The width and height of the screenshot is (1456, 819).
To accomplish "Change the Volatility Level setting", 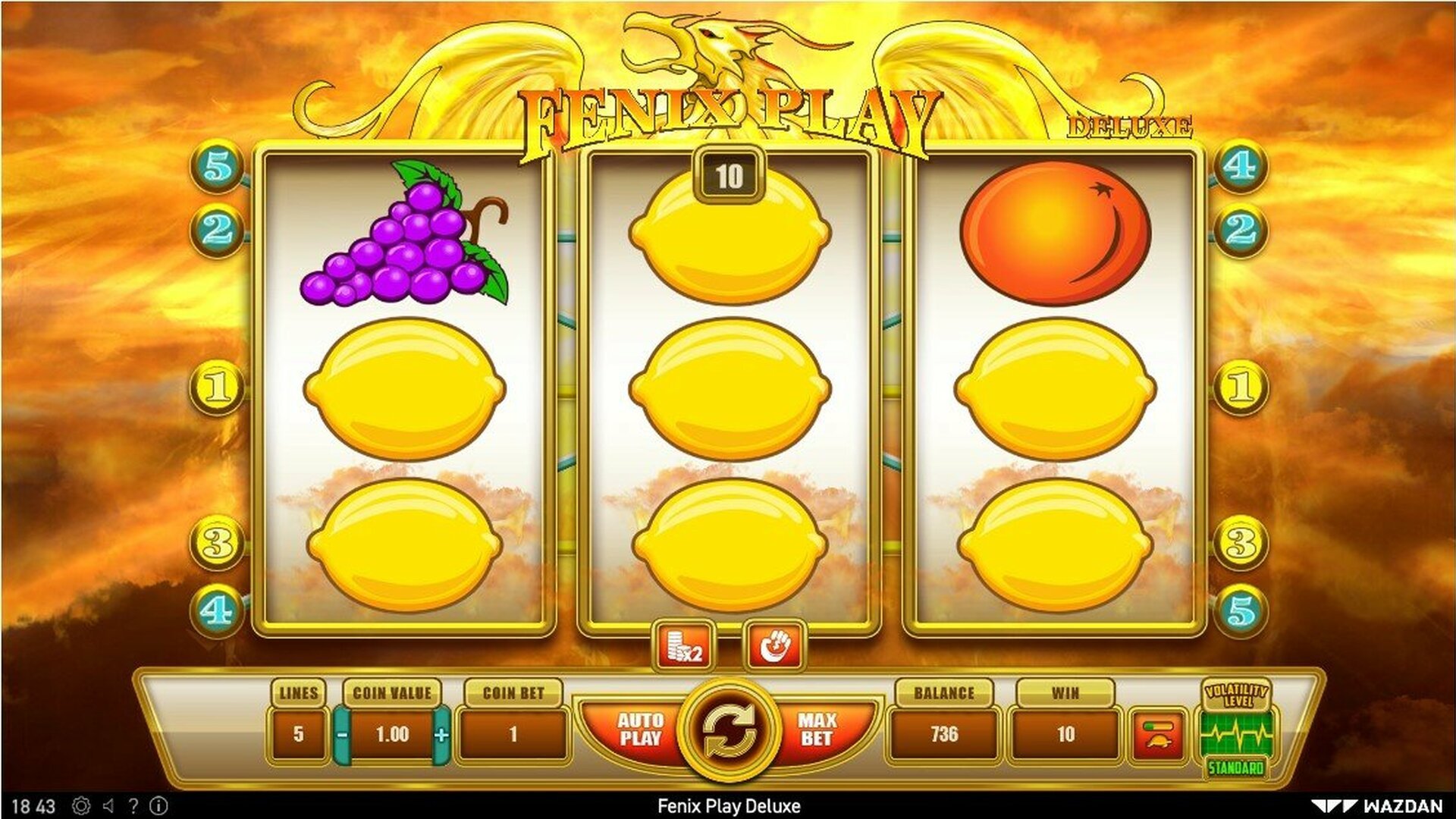I will 1236,731.
